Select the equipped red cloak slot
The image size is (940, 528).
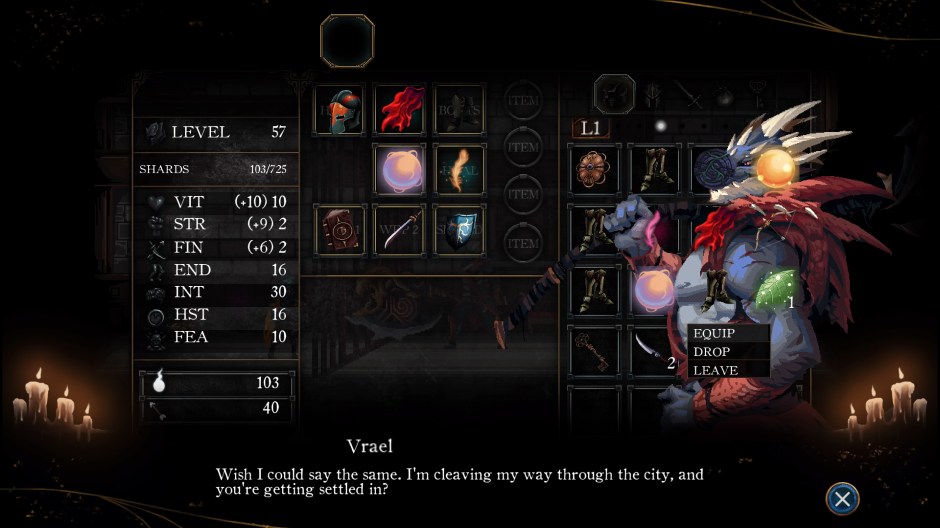(x=400, y=109)
